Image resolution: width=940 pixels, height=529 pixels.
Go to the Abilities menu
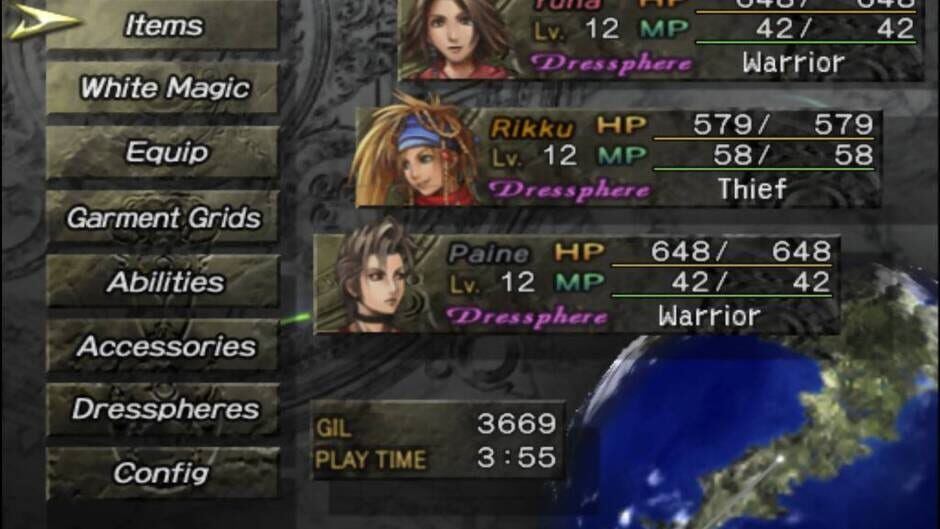[x=163, y=282]
